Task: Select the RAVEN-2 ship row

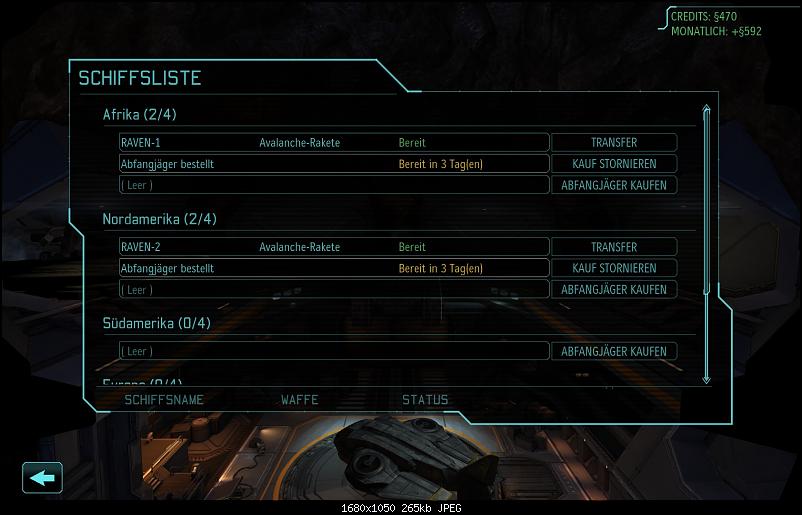Action: 334,247
